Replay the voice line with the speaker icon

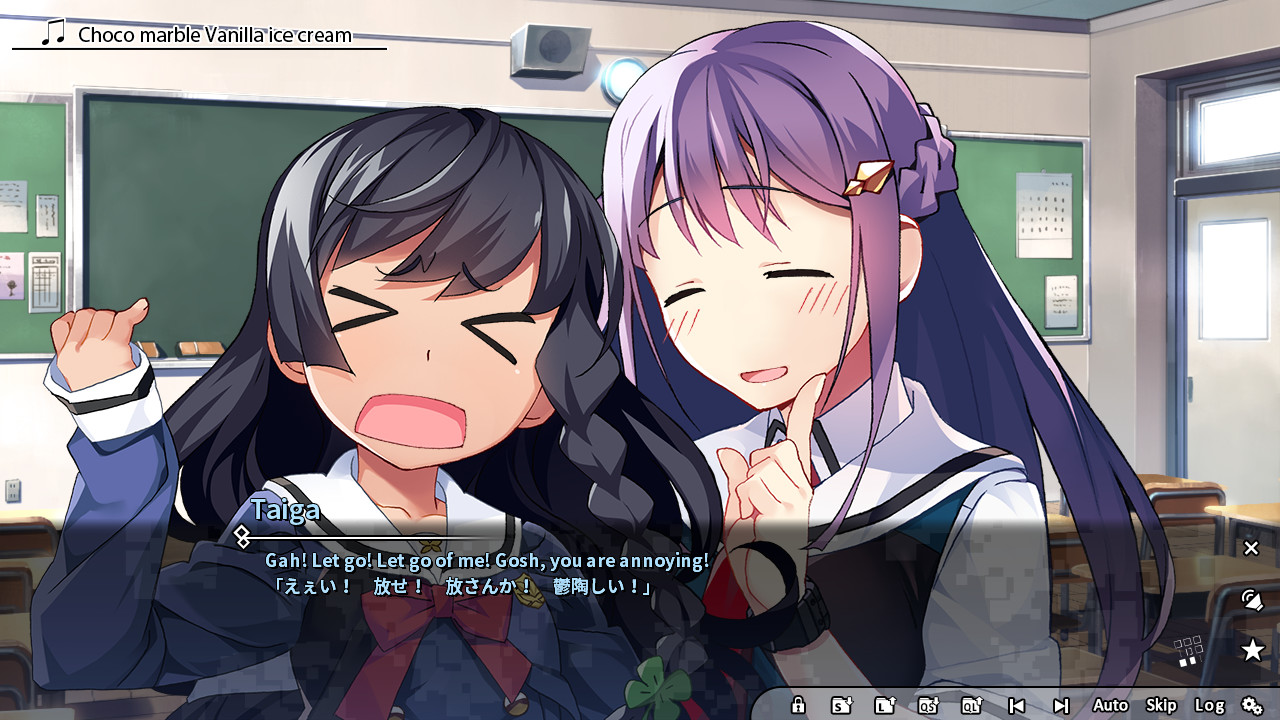tap(1251, 601)
